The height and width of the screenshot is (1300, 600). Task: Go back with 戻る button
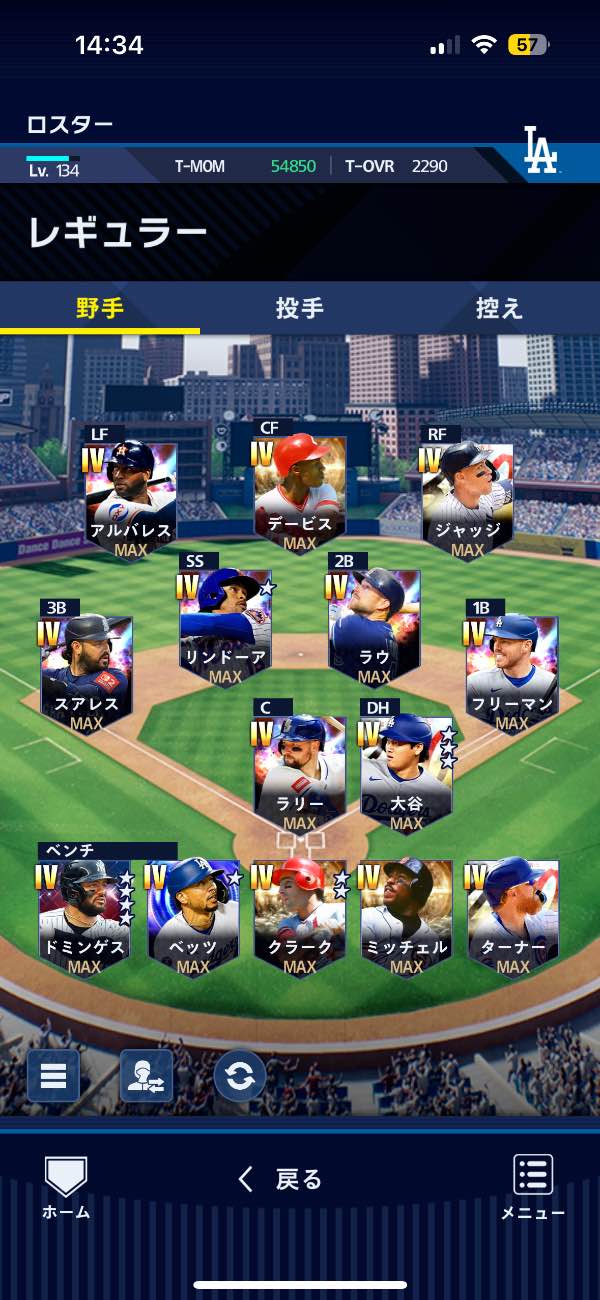[281, 1180]
